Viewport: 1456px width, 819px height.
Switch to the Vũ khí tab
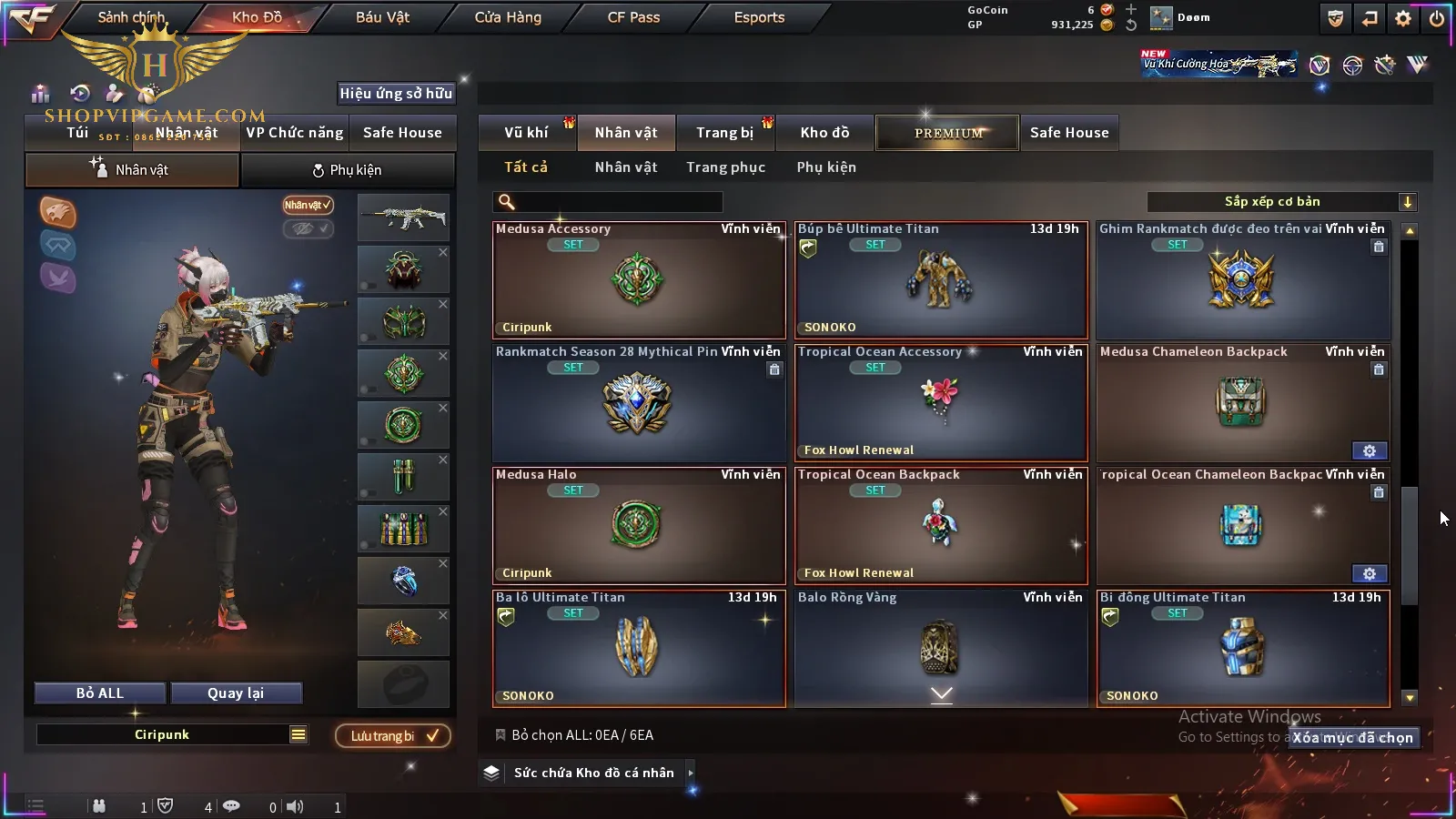coord(526,133)
